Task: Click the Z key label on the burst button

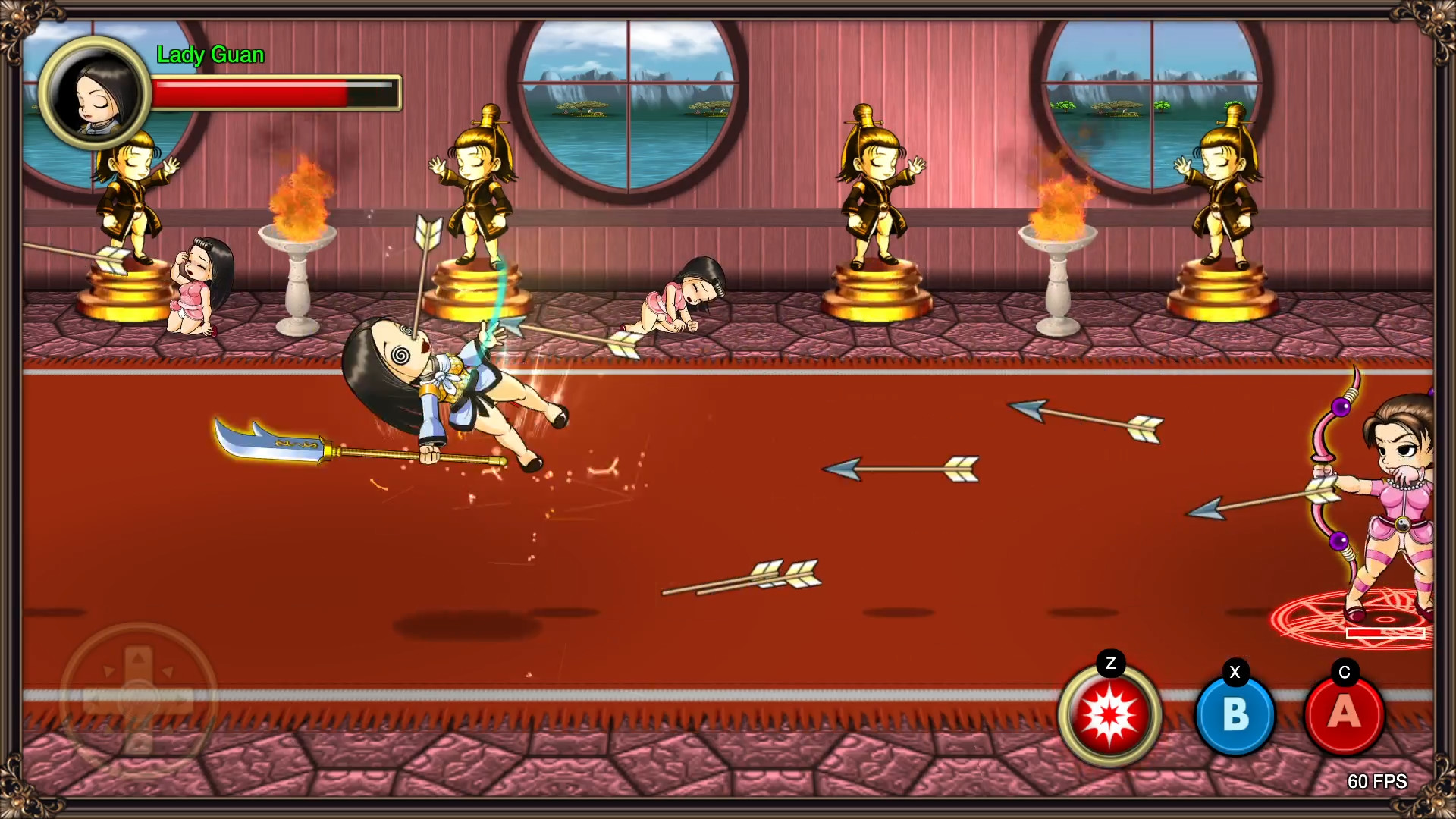Action: 1112,664
